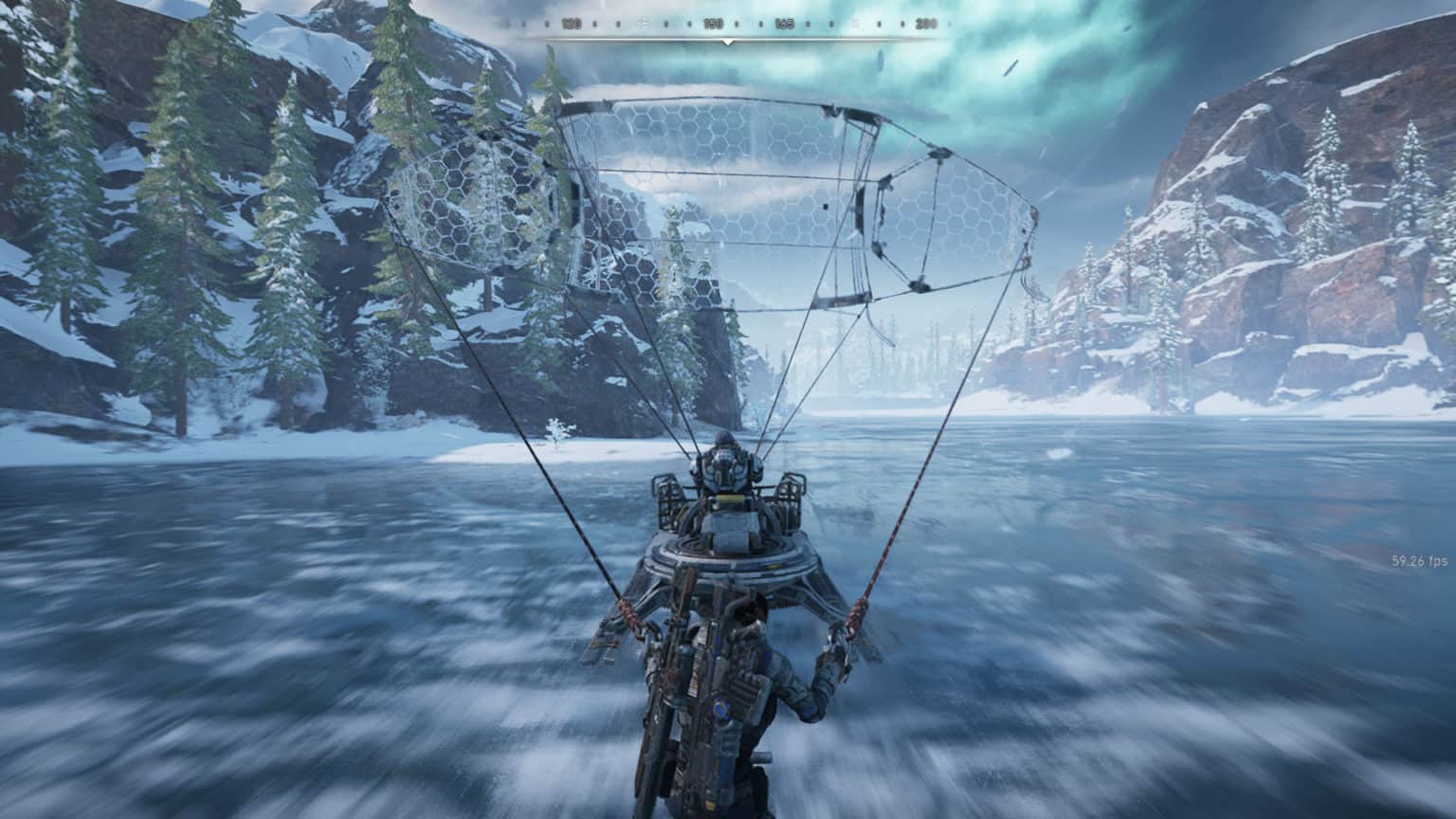1456x819 pixels.
Task: Click the compass heading bar
Action: [727, 25]
